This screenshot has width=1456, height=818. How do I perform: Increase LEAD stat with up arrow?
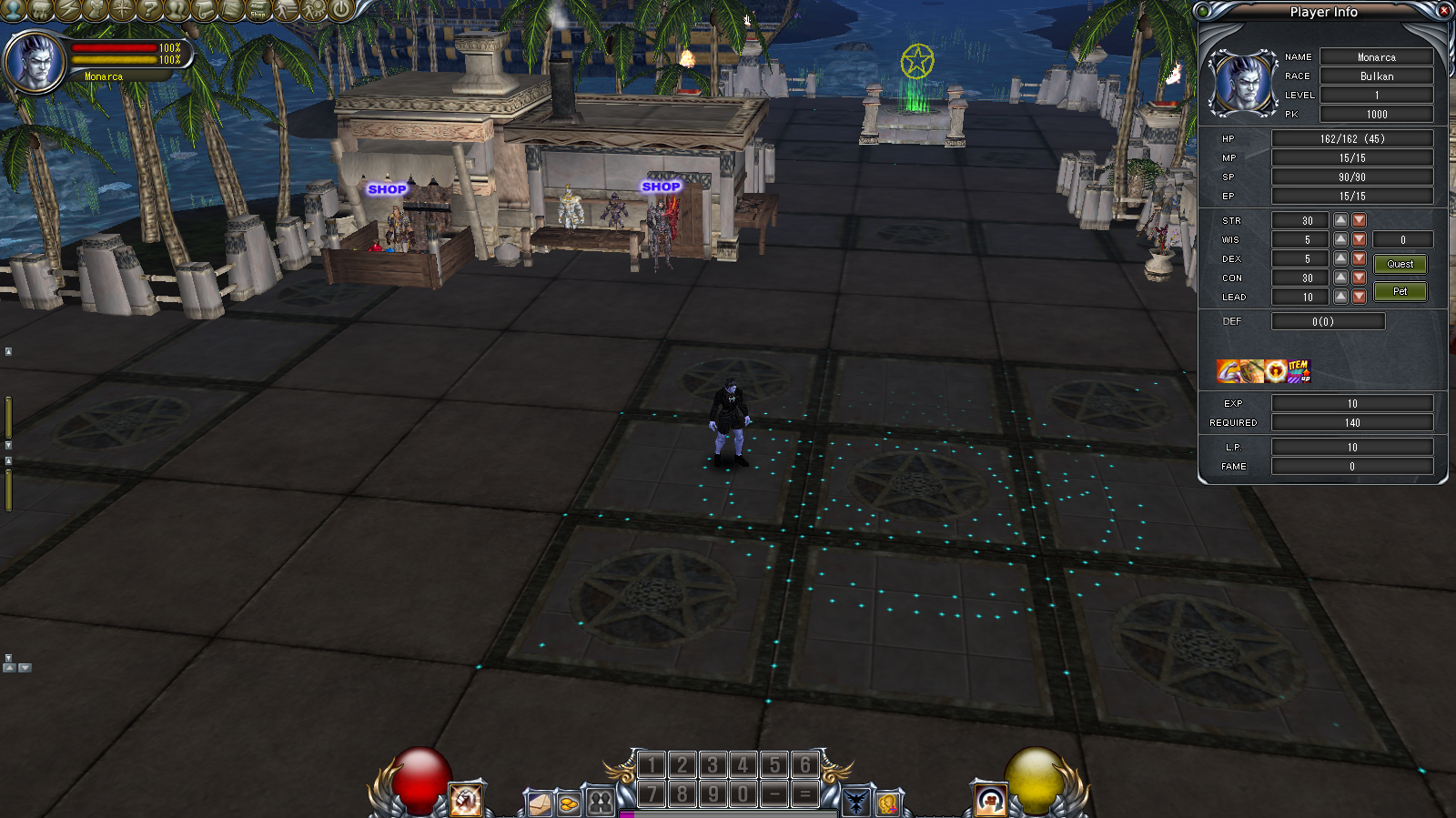pyautogui.click(x=1340, y=297)
